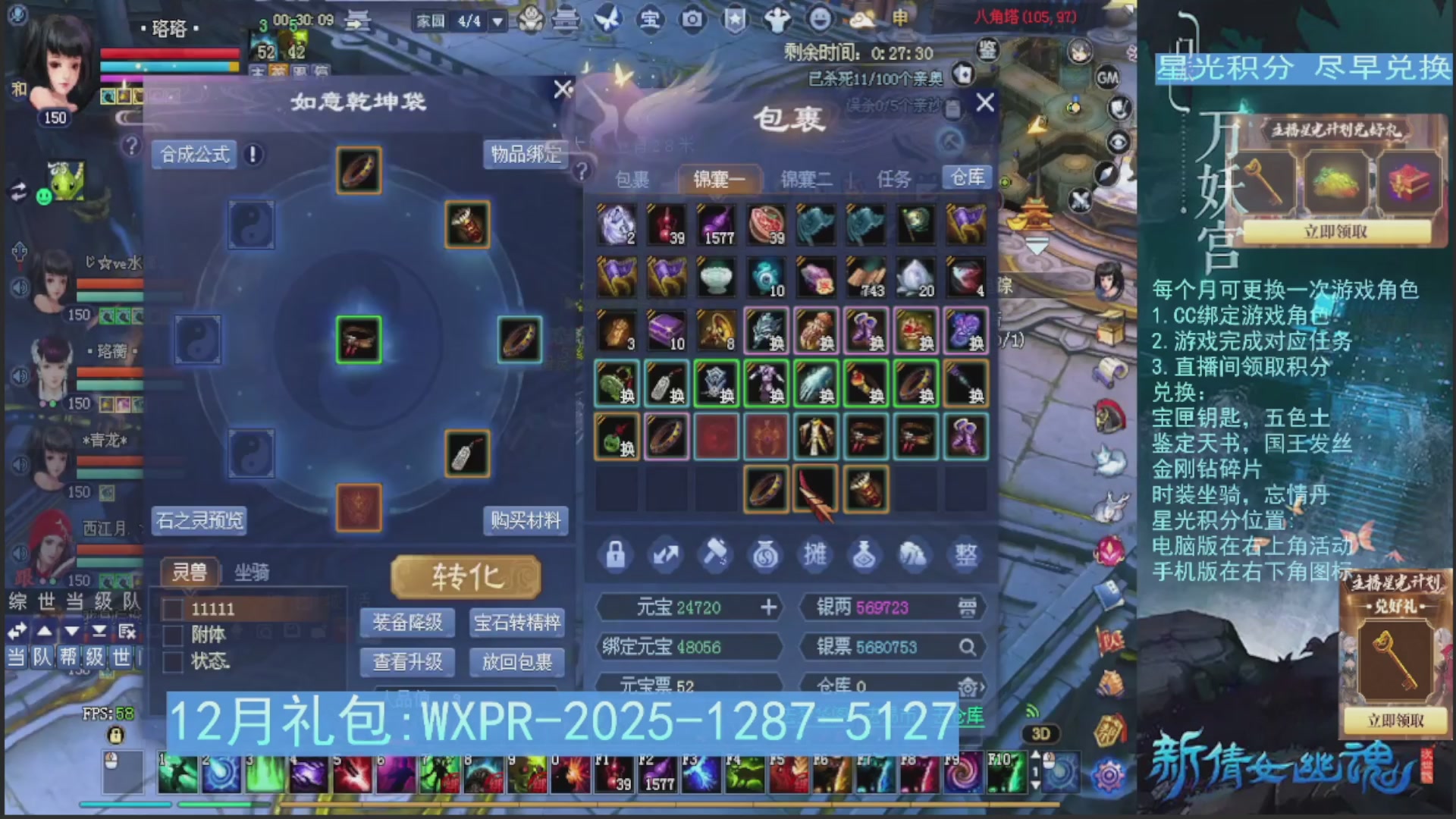
Task: Click the hammer repair icon below the inventory
Action: point(715,554)
